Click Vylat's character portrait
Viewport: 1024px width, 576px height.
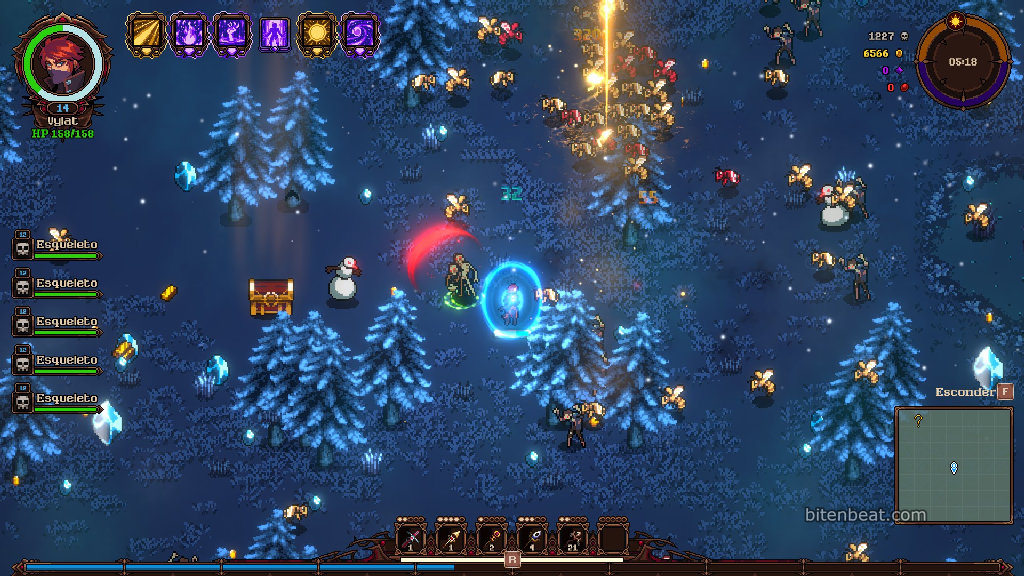(62, 62)
